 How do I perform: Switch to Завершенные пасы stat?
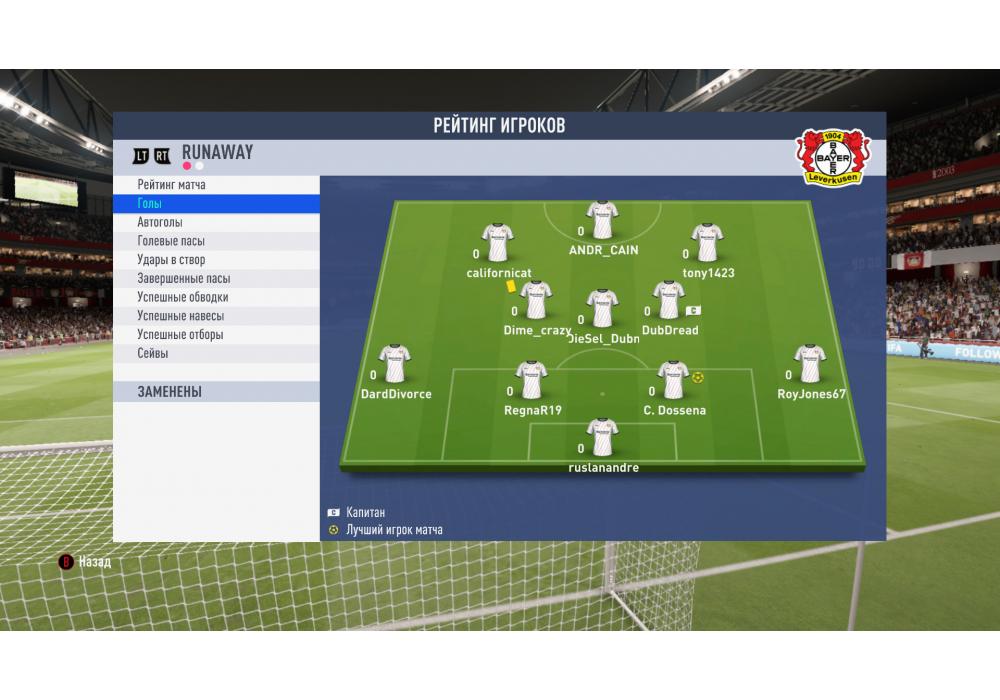pos(216,279)
